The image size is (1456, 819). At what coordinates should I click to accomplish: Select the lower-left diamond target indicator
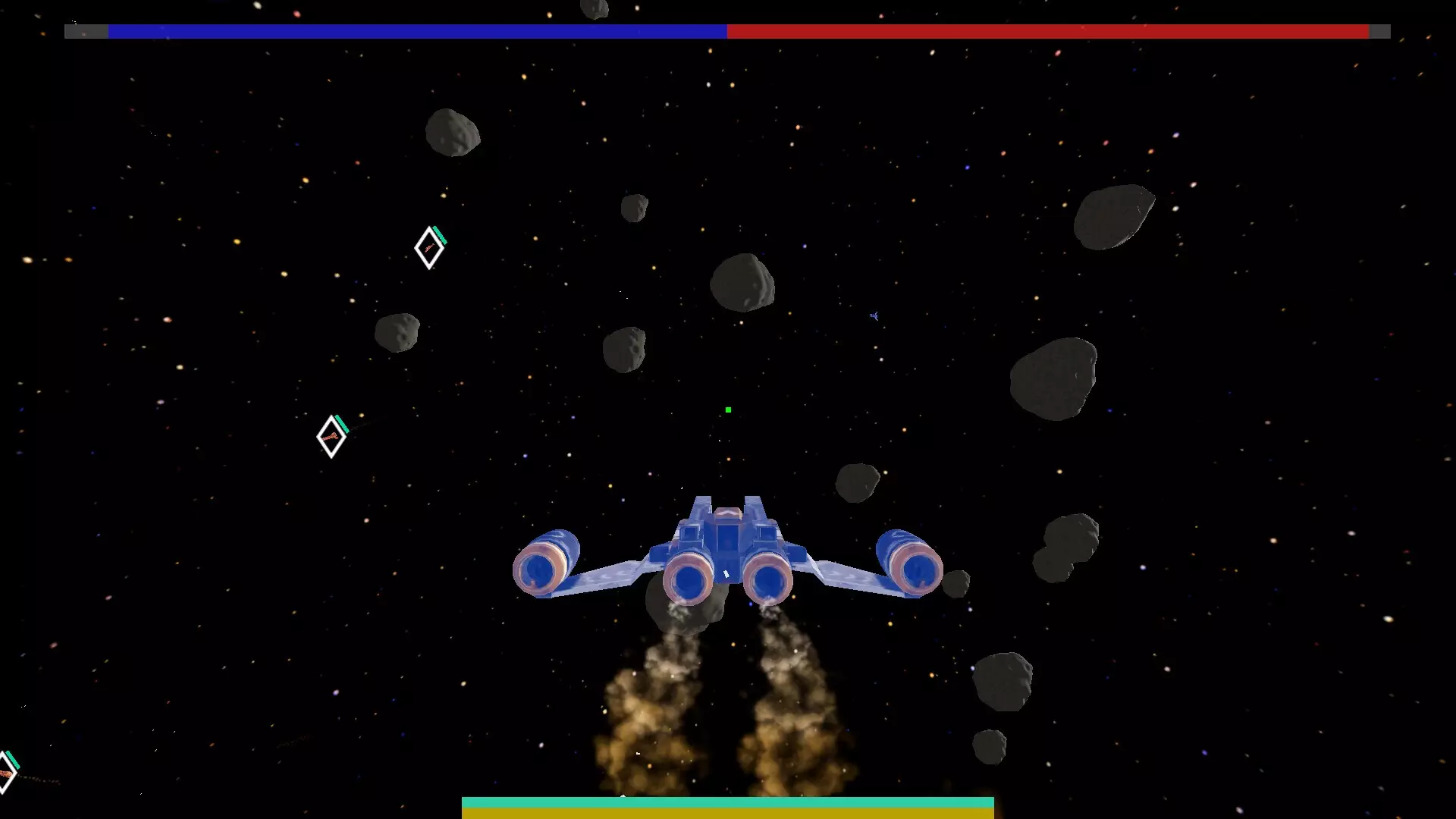331,435
